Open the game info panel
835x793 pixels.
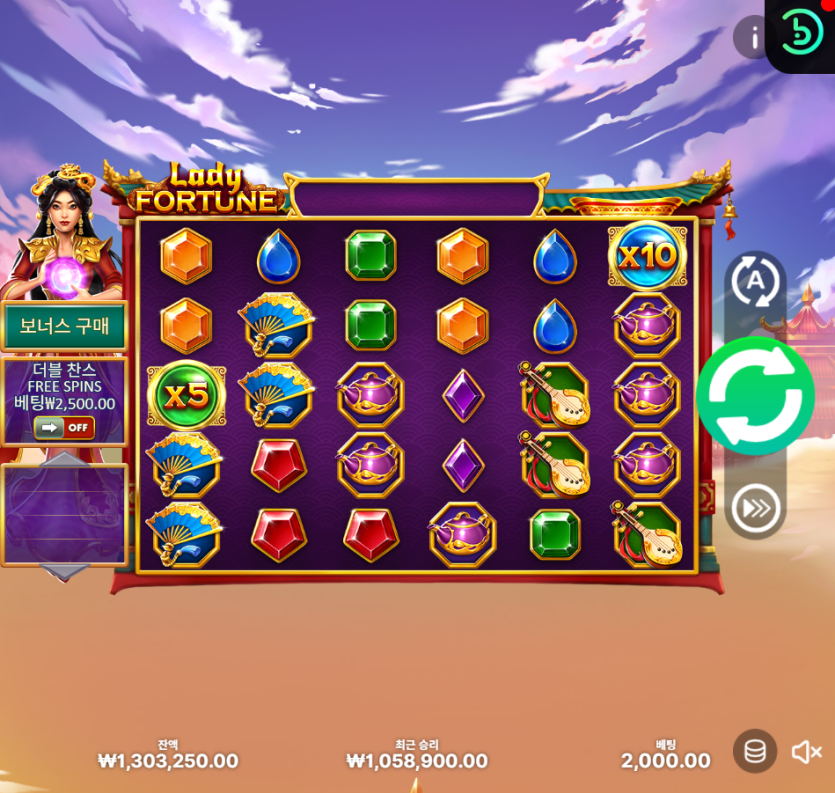pos(754,38)
